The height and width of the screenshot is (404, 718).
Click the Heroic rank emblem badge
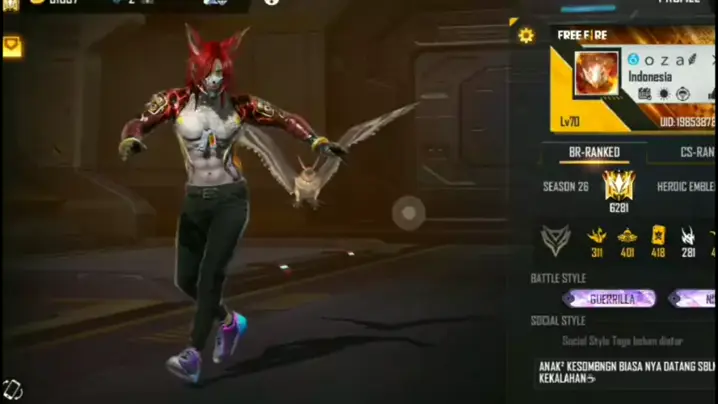pyautogui.click(x=619, y=185)
